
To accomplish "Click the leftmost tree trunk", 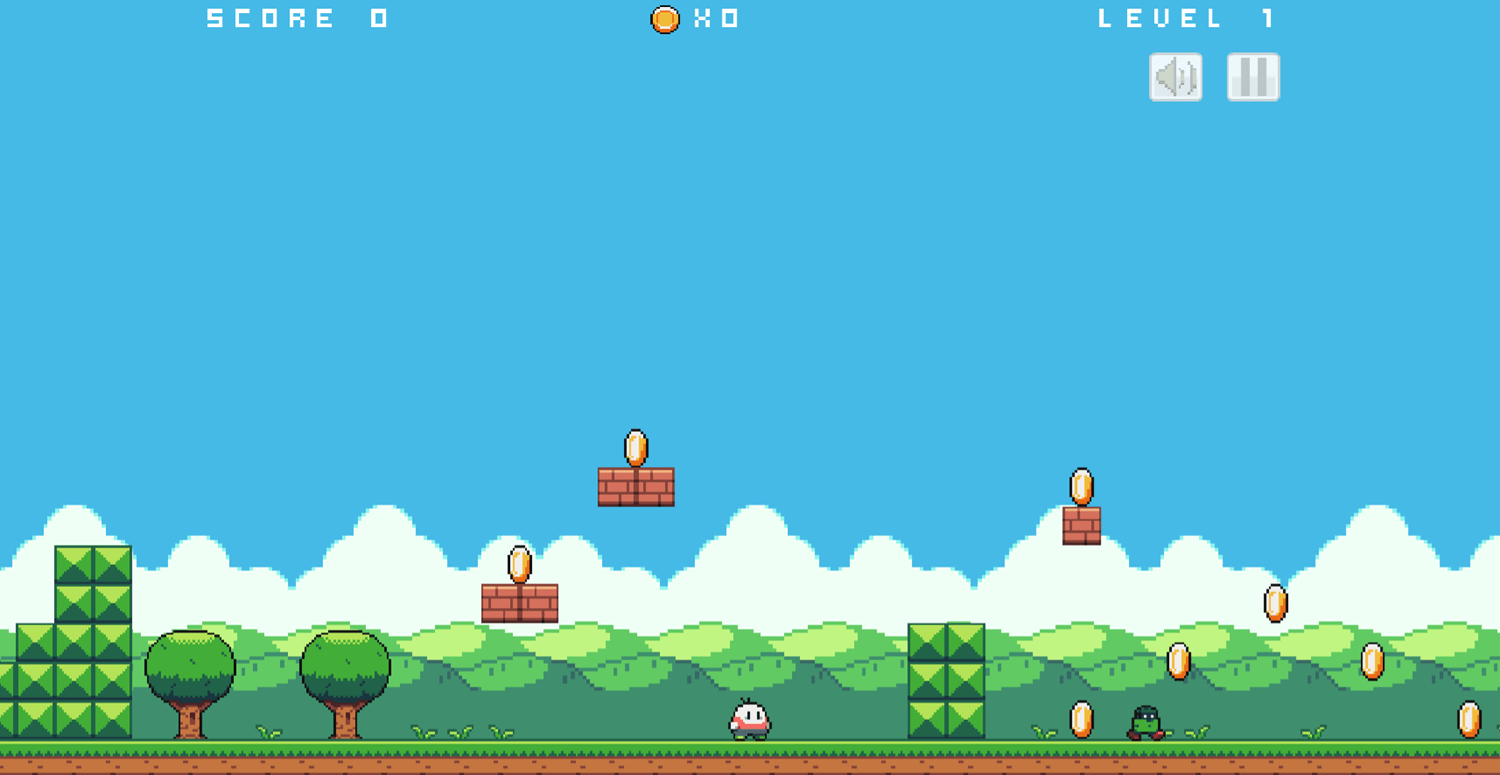I will click(190, 720).
